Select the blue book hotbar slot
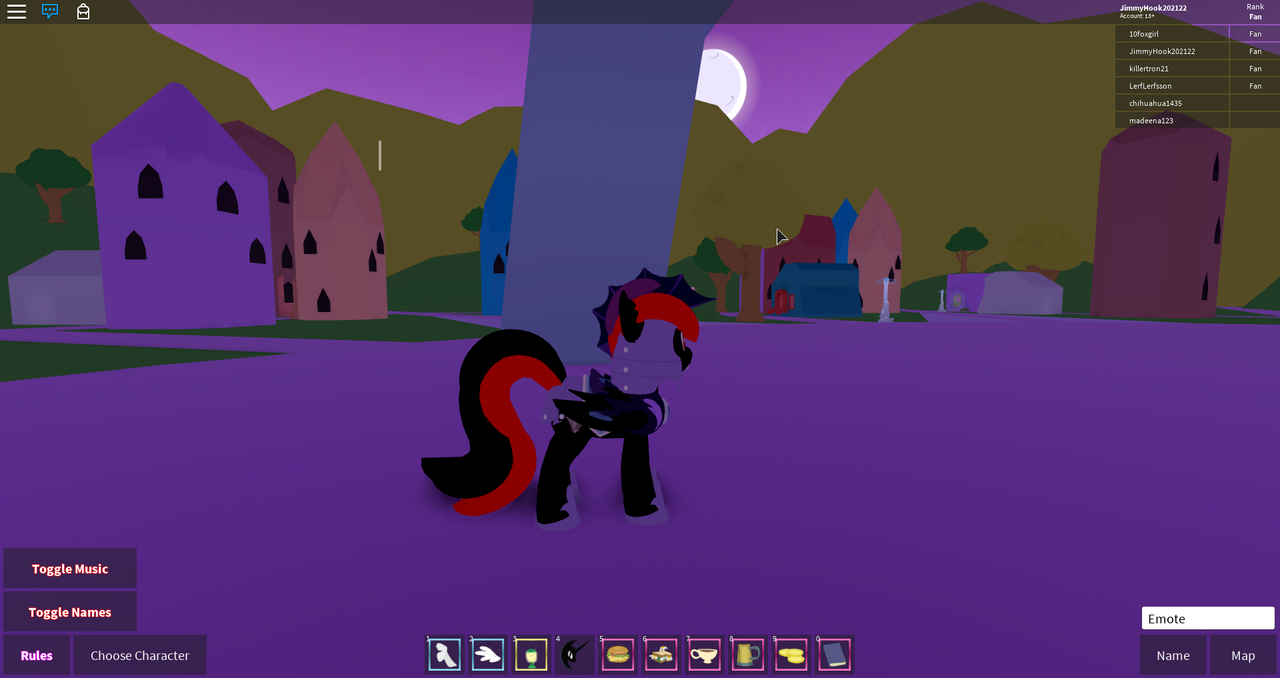This screenshot has width=1280, height=678. tap(834, 655)
